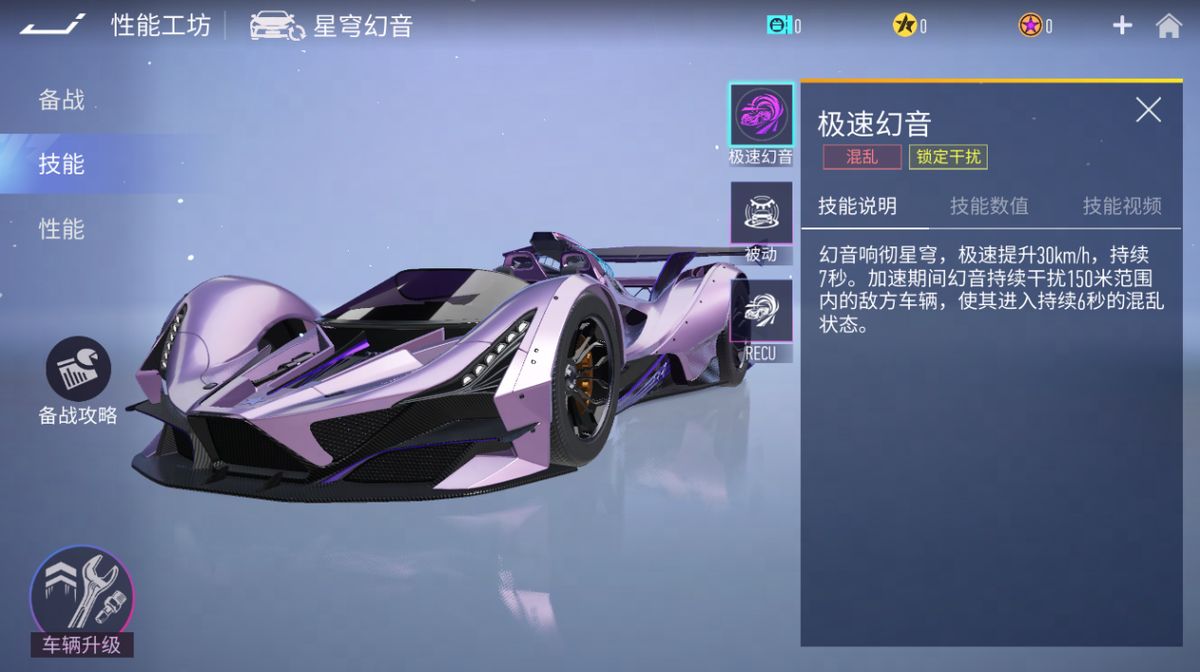
Task: Select the 技能 menu entry
Action: 62,164
